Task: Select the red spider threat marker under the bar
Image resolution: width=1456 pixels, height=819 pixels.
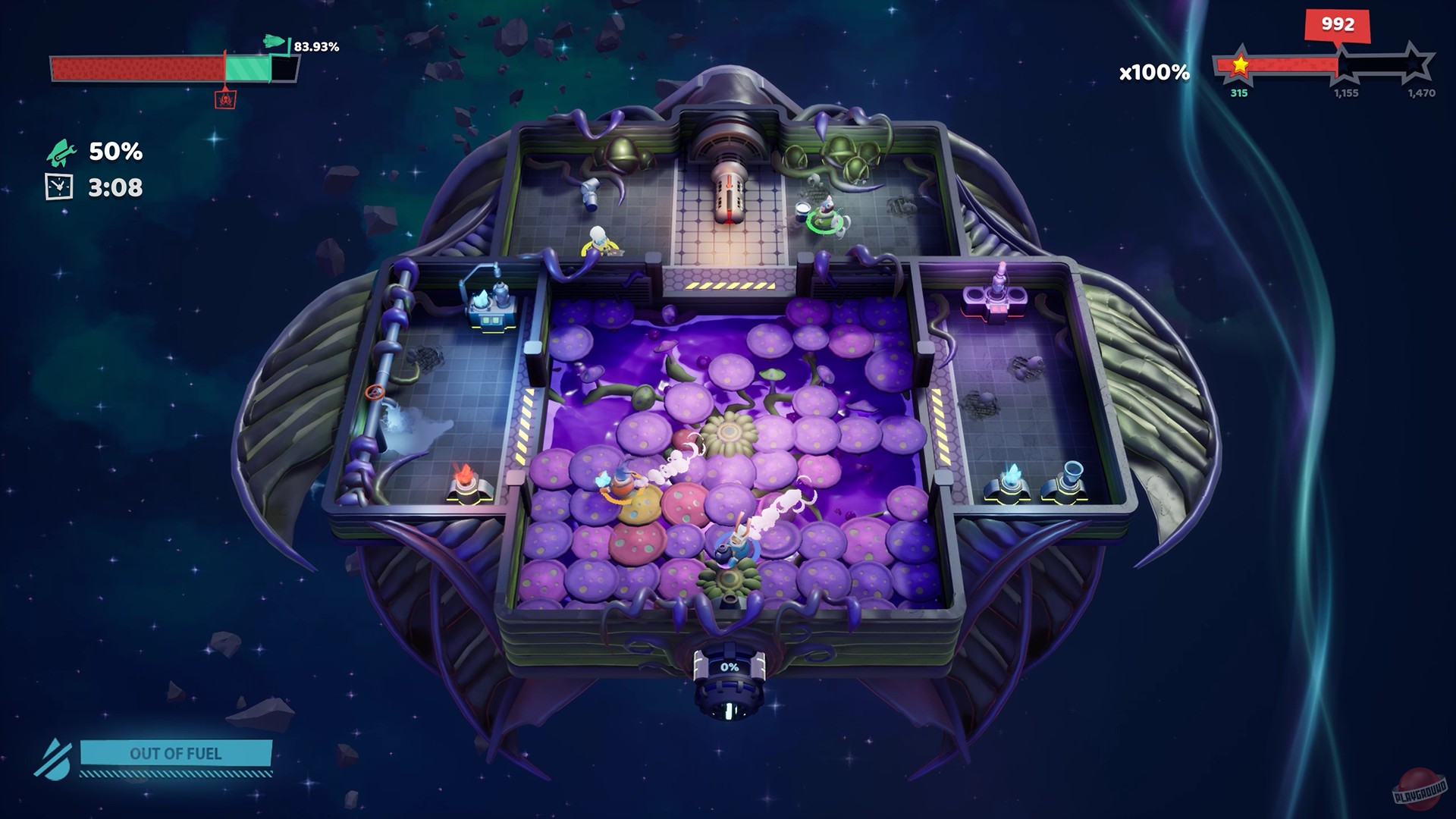Action: [x=225, y=100]
